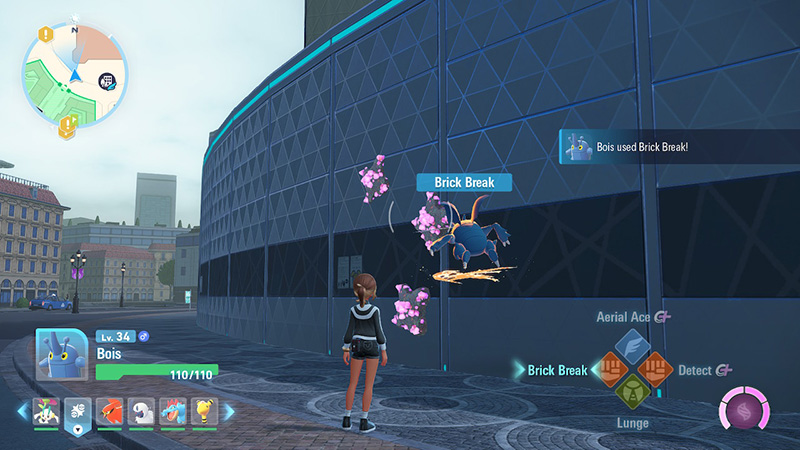Trigger the pink Mega Evolution gauge
This screenshot has height=450, width=800.
744,413
